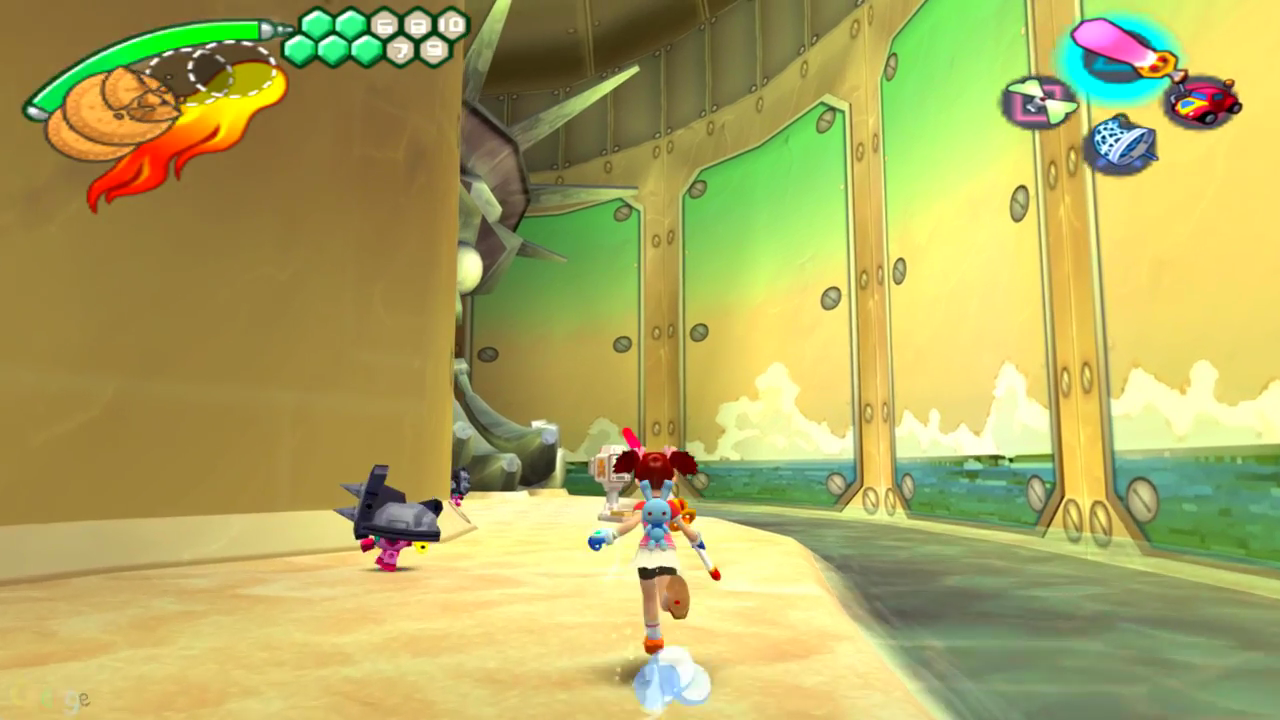Equip the blue monkey net gadget

pyautogui.click(x=1122, y=143)
